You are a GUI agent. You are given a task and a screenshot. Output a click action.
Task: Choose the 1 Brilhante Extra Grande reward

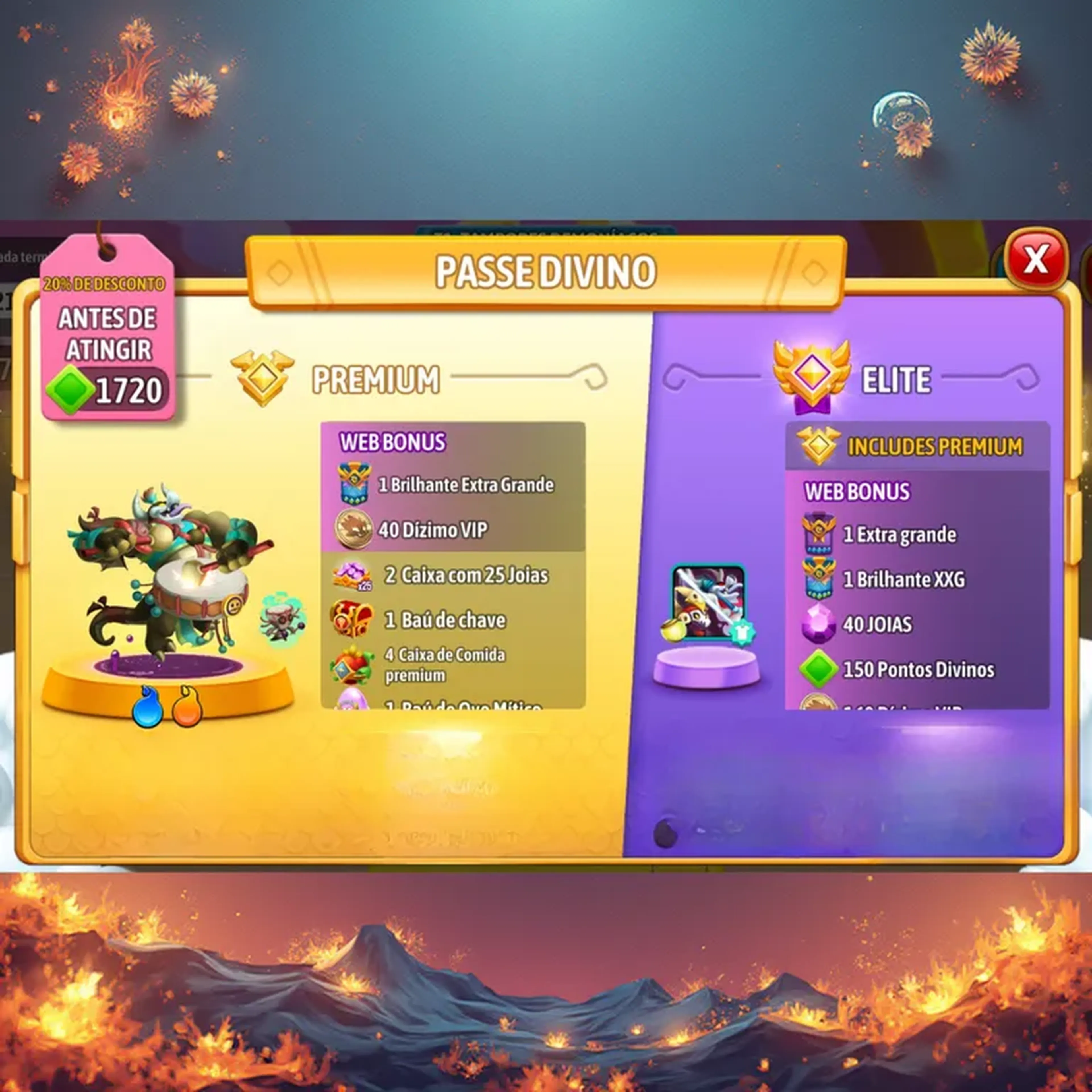[452, 484]
